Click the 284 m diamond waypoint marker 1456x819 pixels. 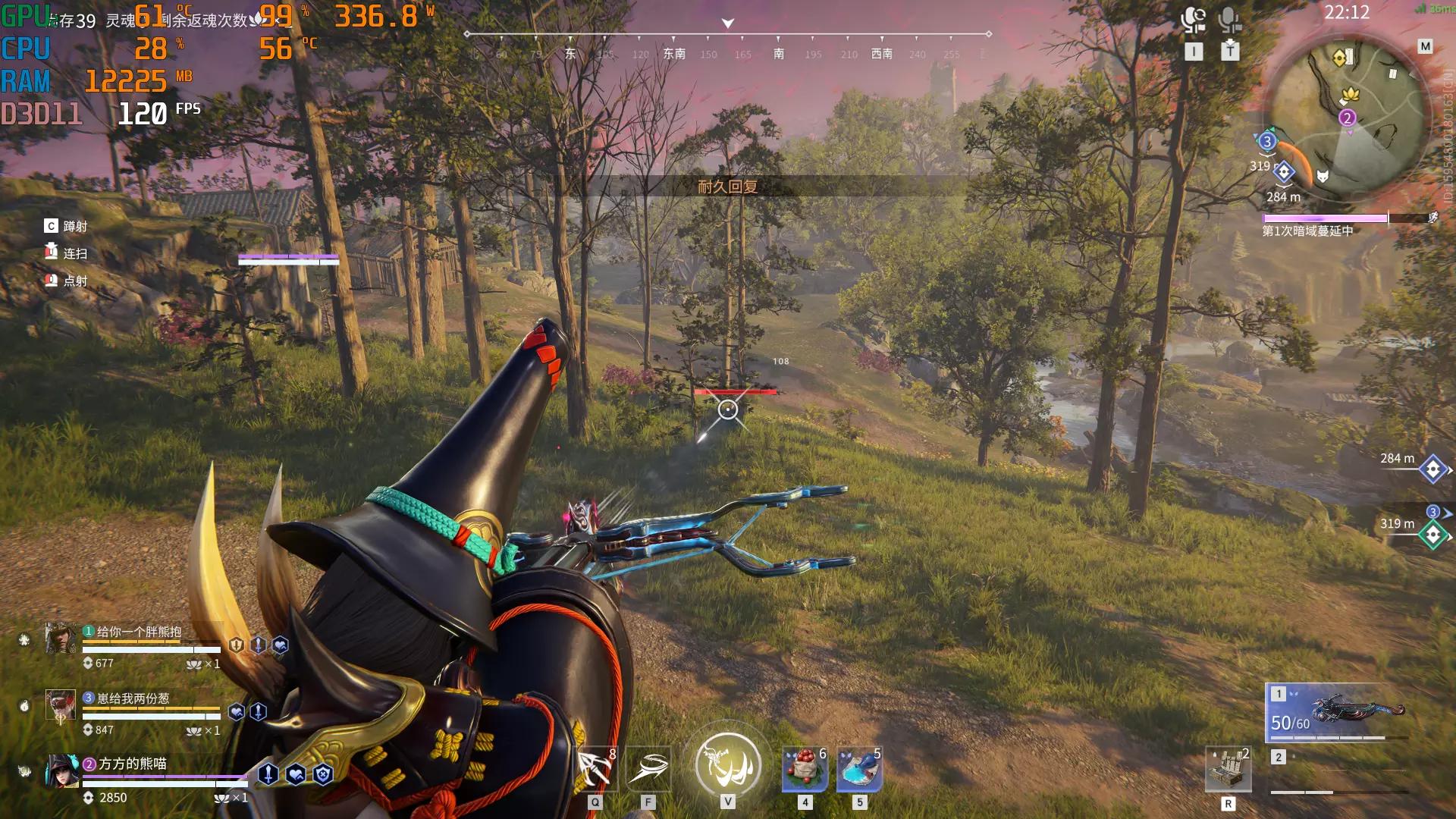pyautogui.click(x=1432, y=470)
